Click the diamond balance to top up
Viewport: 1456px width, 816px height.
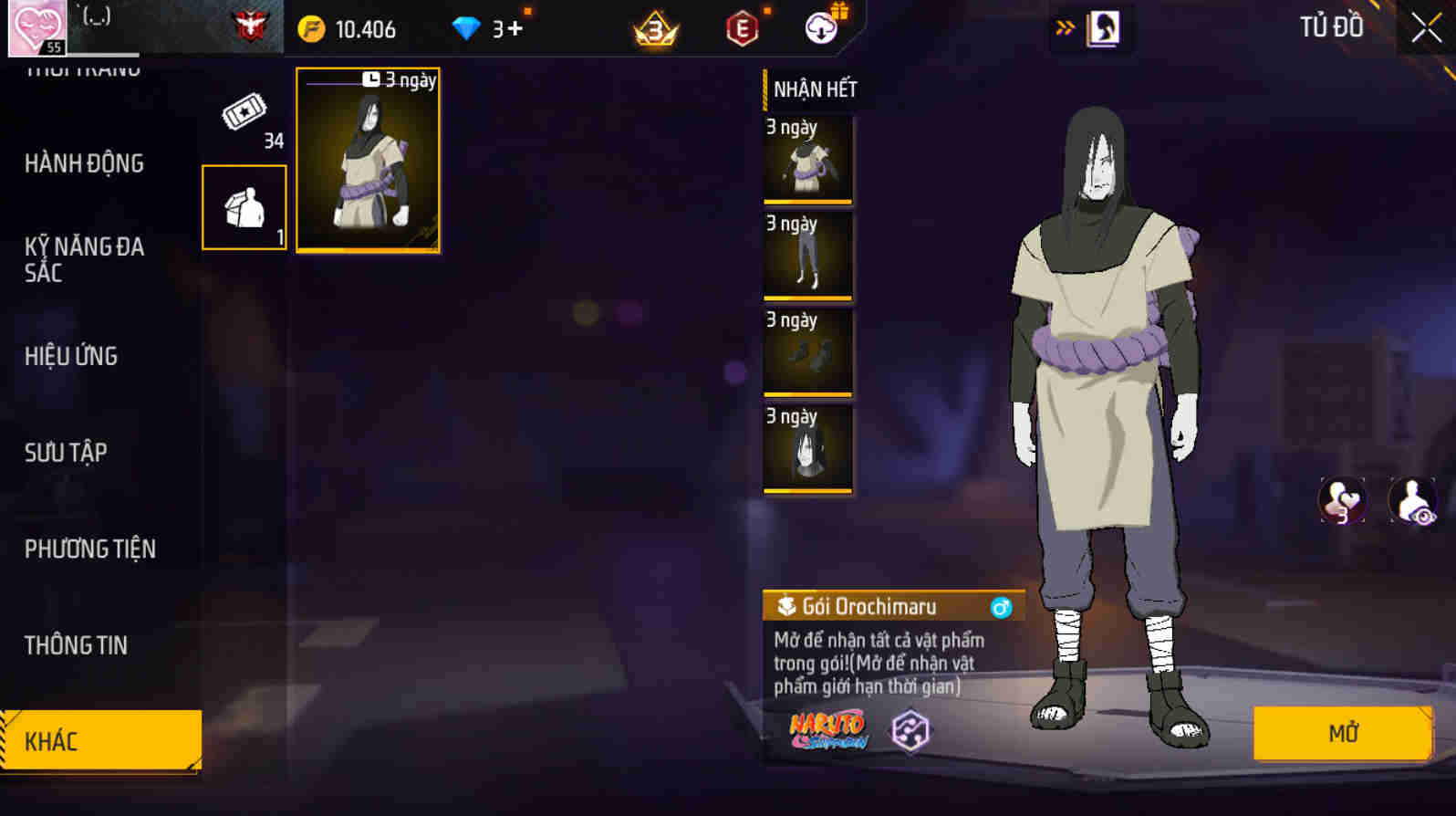pos(488,27)
